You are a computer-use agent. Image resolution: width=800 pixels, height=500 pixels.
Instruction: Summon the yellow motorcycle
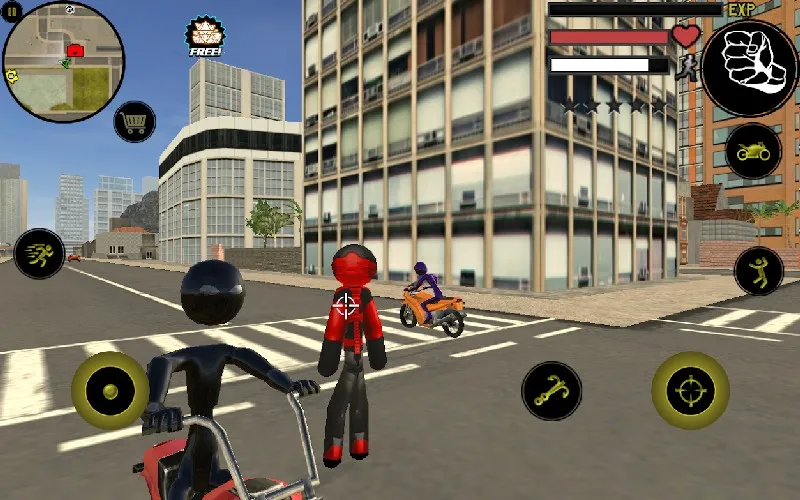pos(753,152)
